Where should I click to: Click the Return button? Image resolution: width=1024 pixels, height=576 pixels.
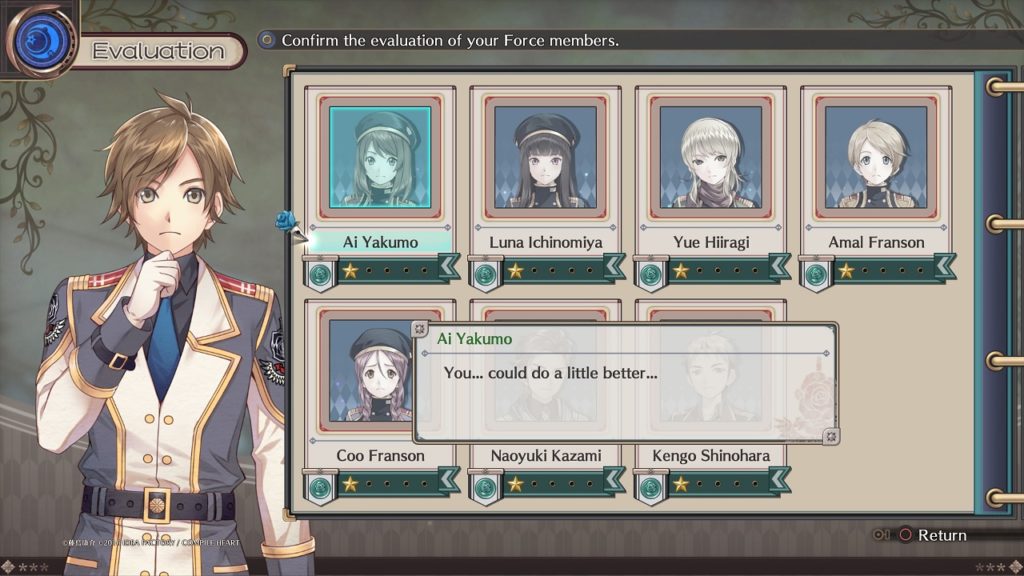(932, 535)
